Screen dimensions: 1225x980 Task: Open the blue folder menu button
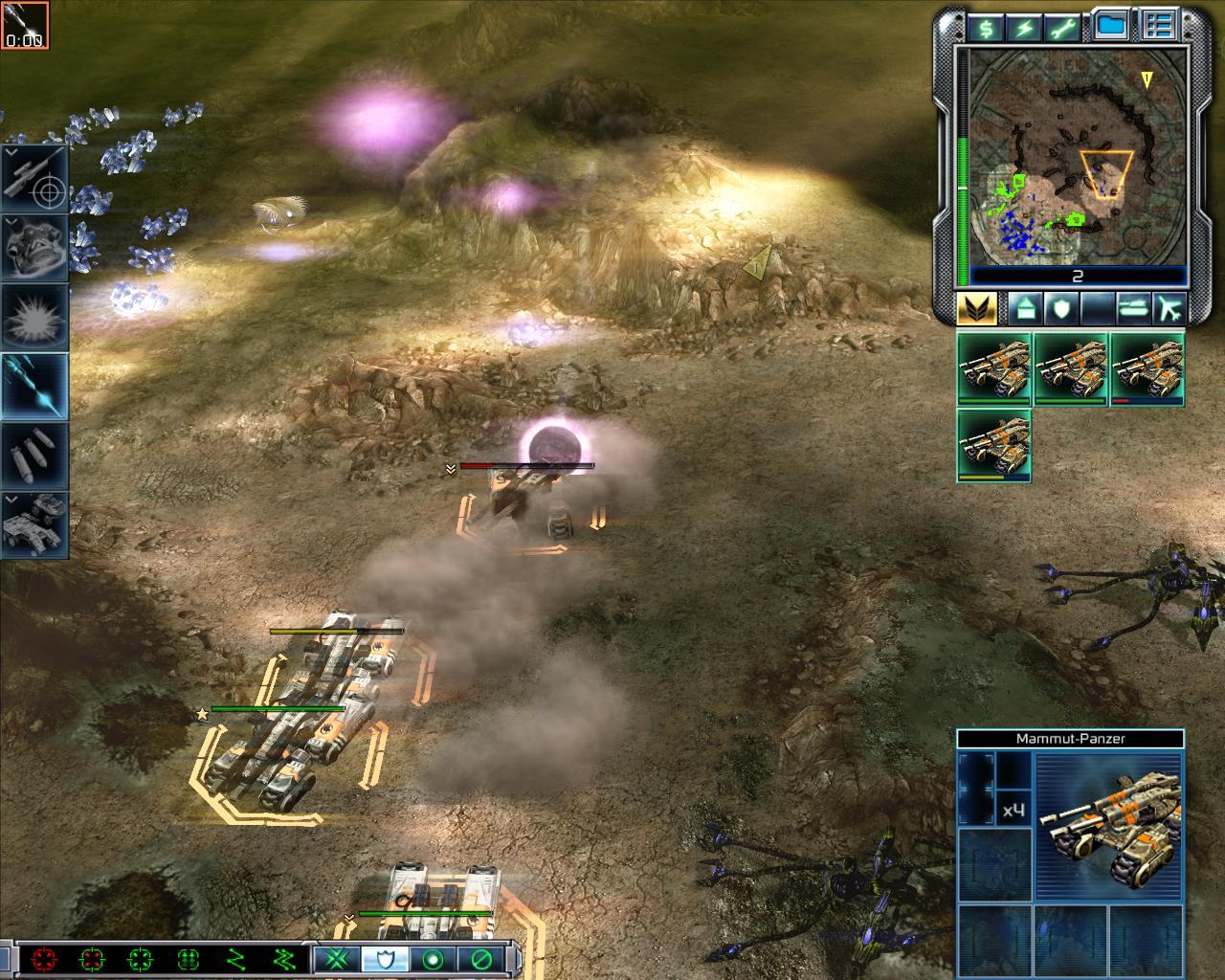(x=1110, y=26)
